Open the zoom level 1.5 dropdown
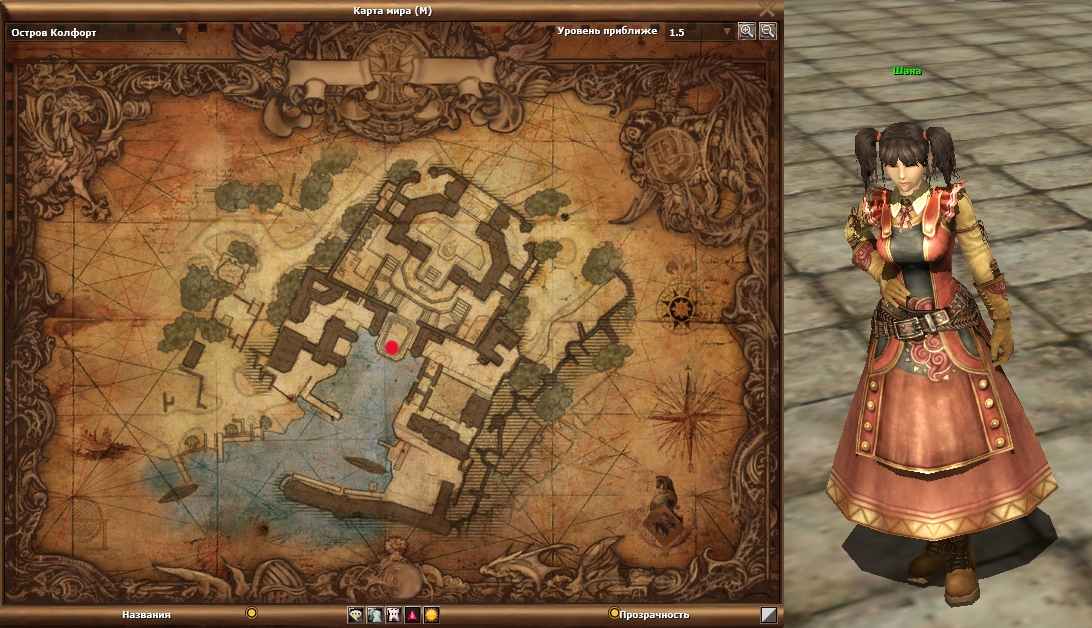 pos(727,31)
